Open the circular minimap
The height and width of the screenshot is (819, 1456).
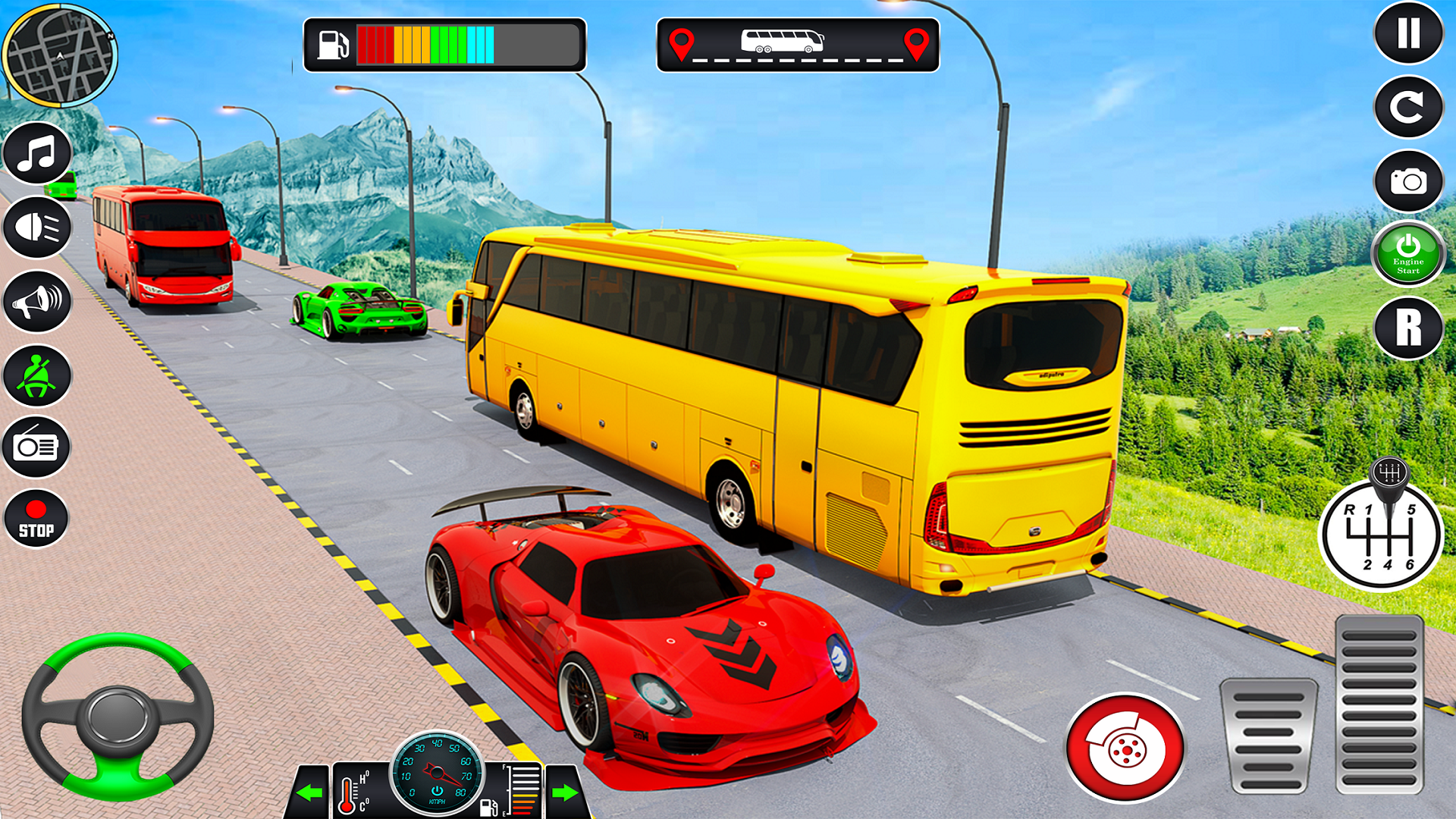[59, 55]
